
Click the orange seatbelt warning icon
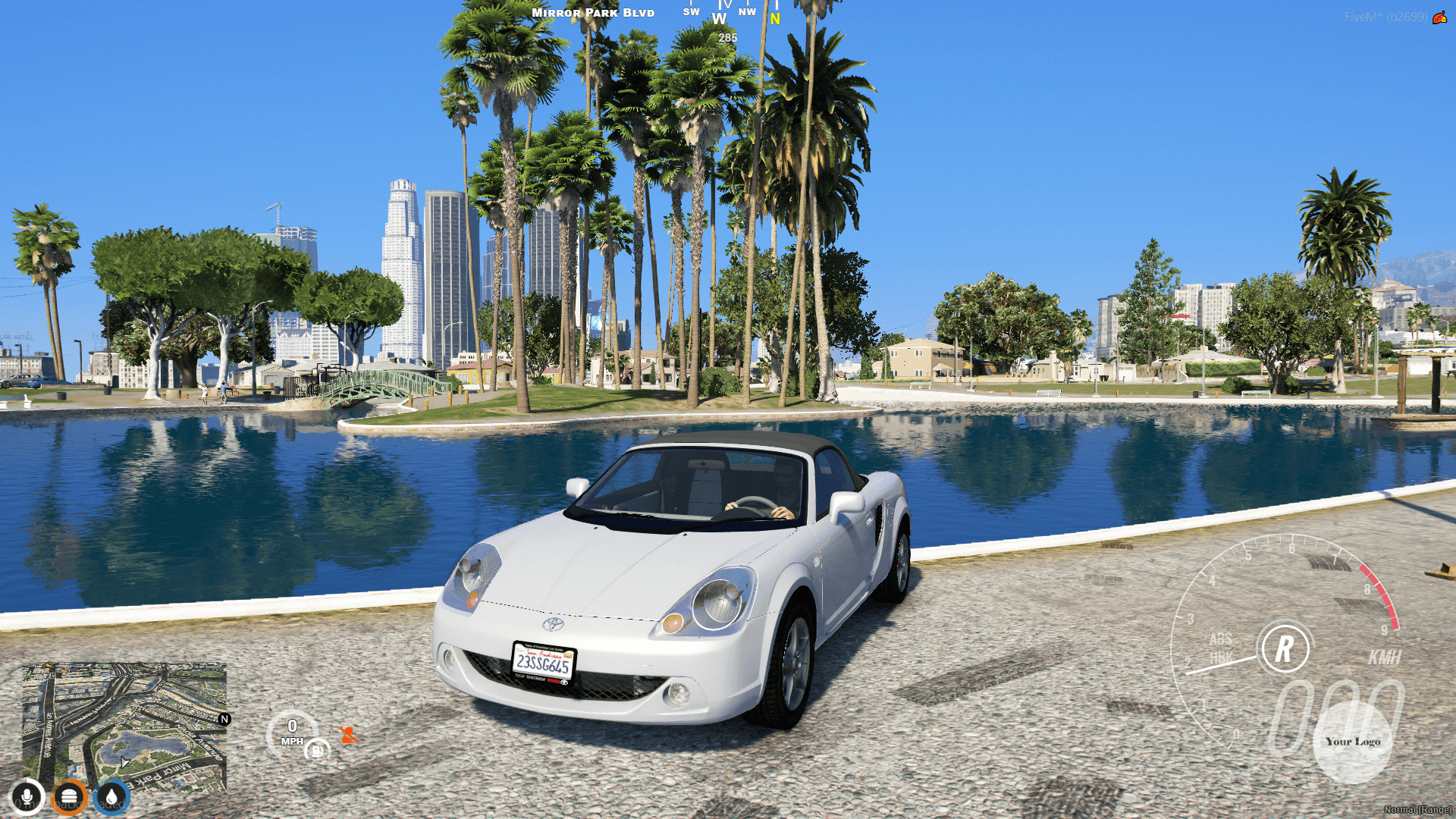click(x=347, y=736)
